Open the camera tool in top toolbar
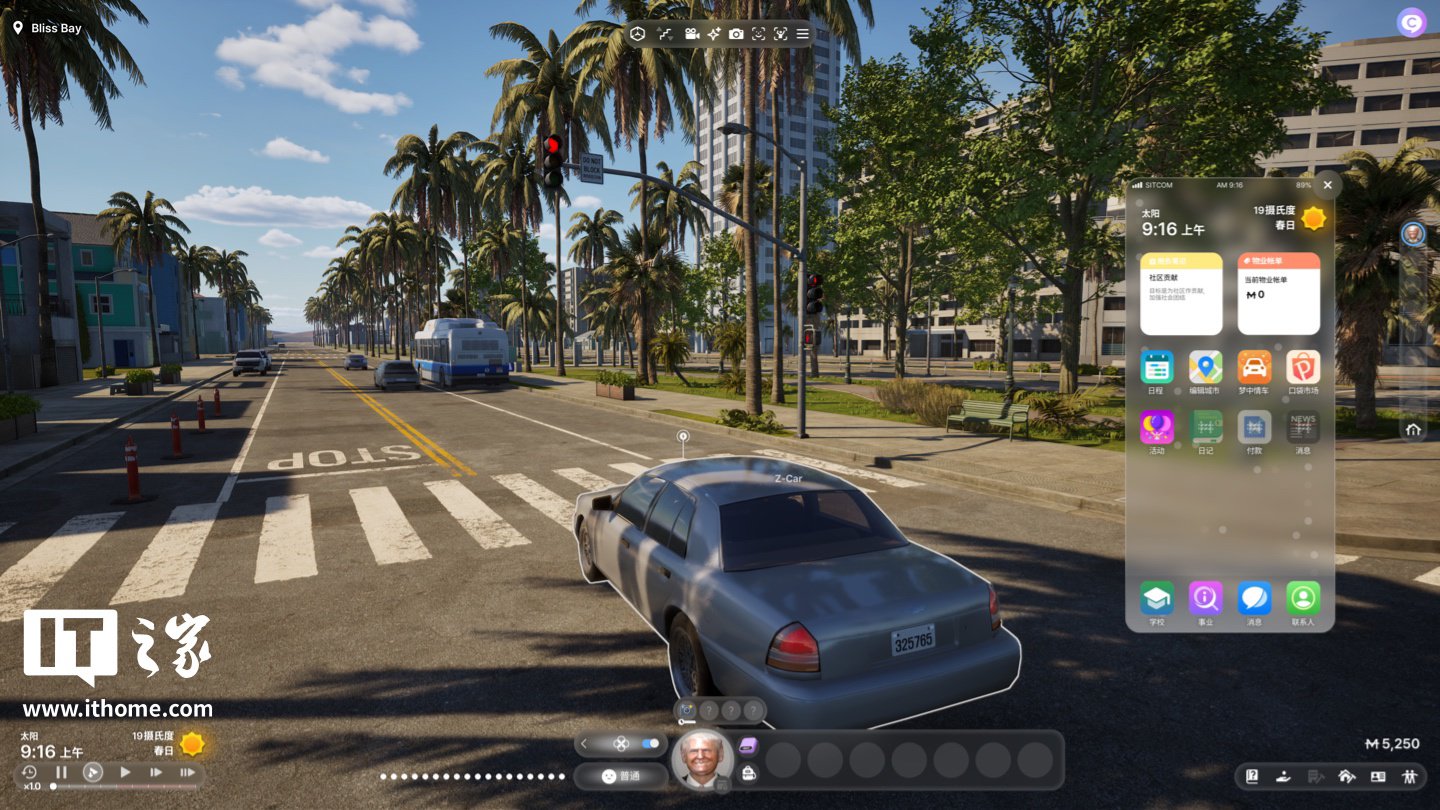The height and width of the screenshot is (810, 1440). (x=736, y=34)
